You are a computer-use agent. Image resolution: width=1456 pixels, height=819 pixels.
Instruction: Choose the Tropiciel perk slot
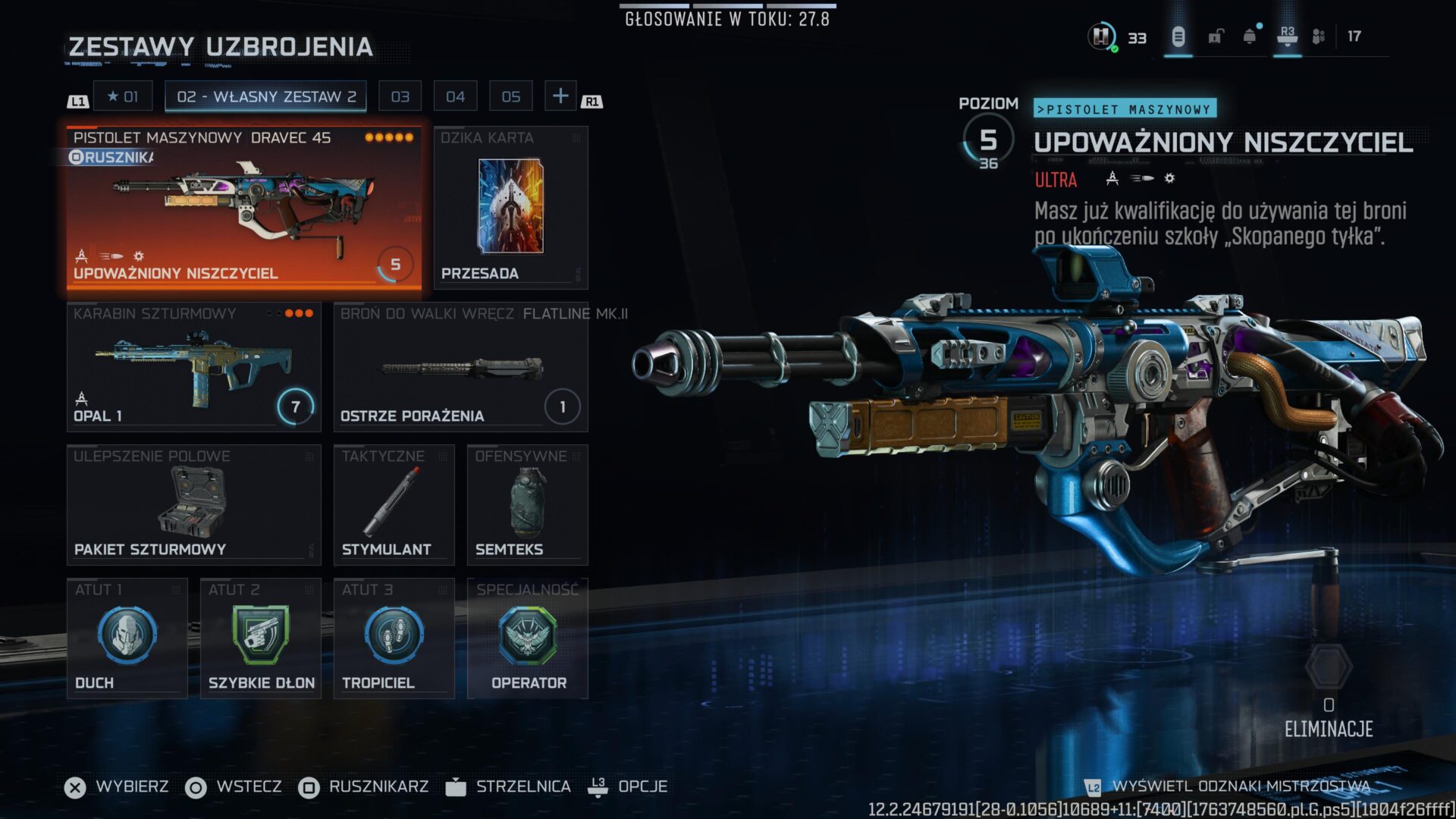(394, 639)
